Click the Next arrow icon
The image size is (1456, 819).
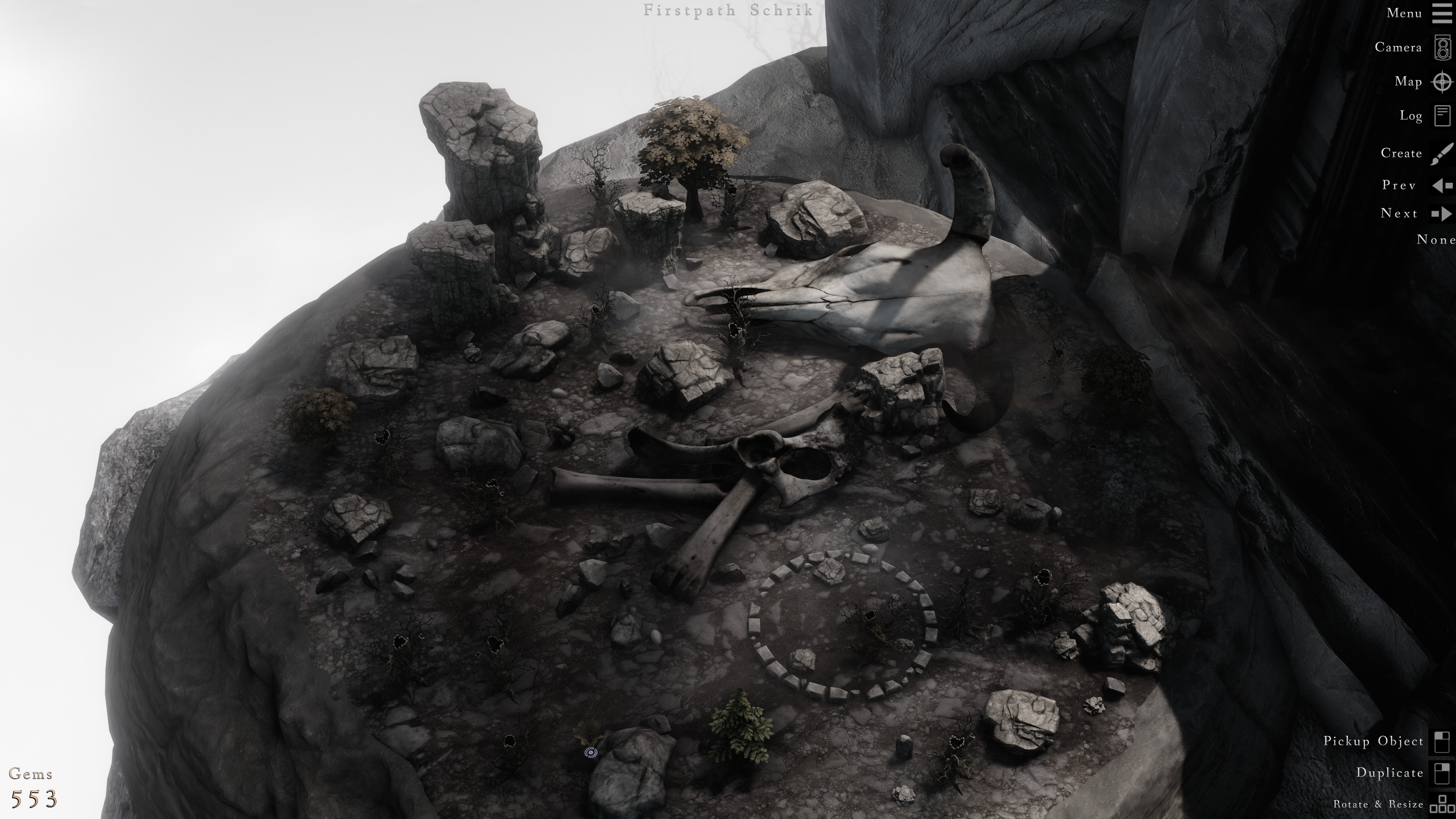1442,214
